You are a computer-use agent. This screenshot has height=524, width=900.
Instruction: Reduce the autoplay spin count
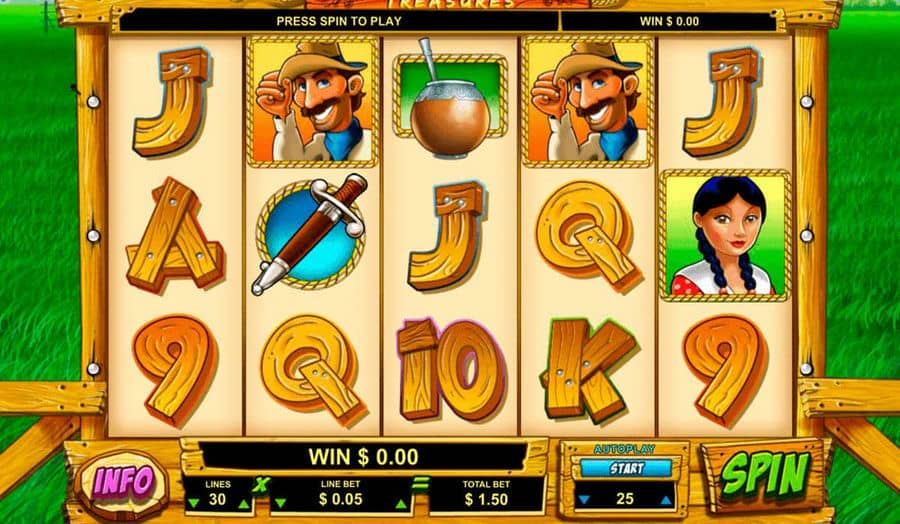(x=582, y=499)
